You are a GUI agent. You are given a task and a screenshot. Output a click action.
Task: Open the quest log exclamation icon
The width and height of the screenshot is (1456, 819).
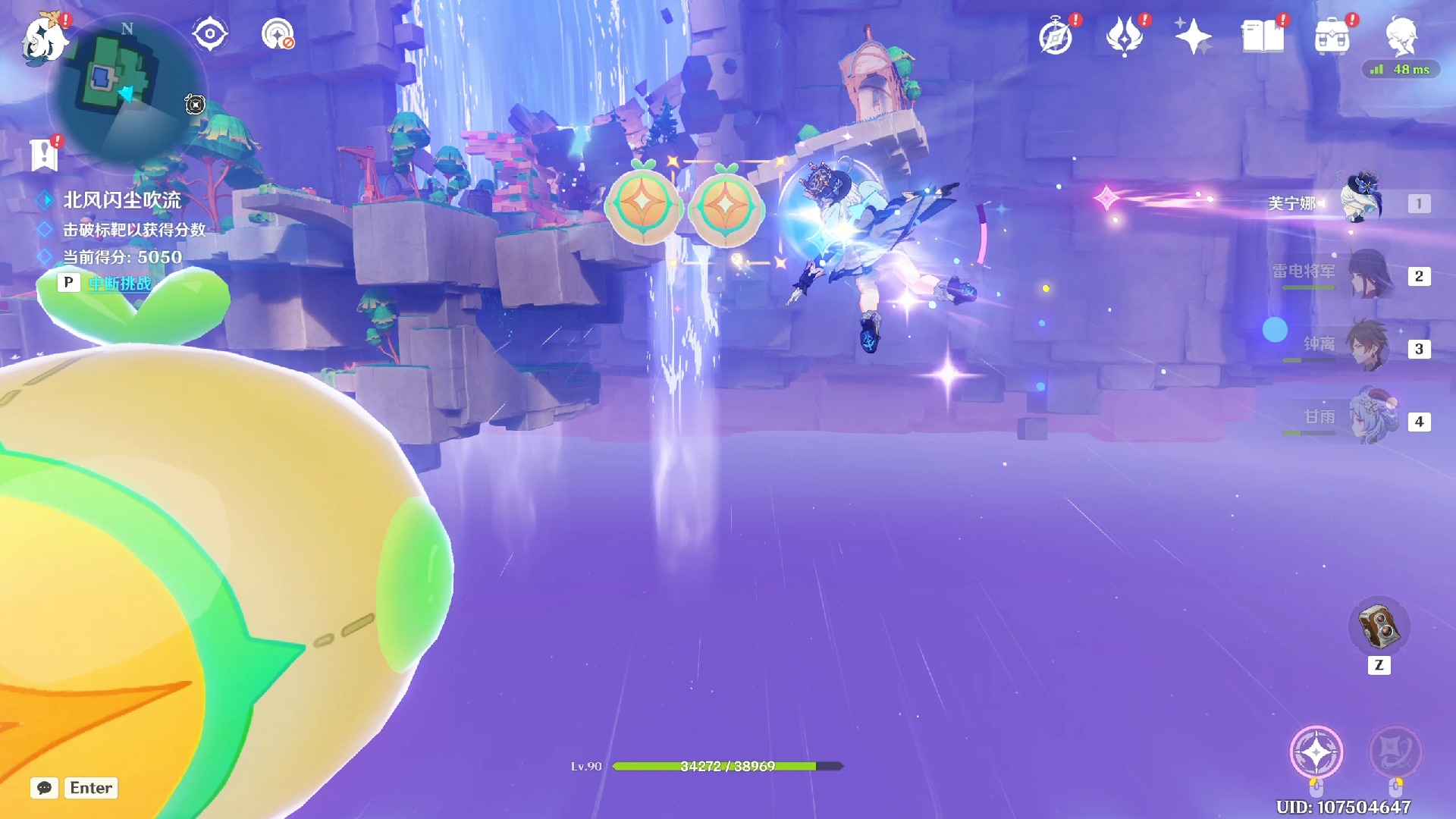coord(45,154)
